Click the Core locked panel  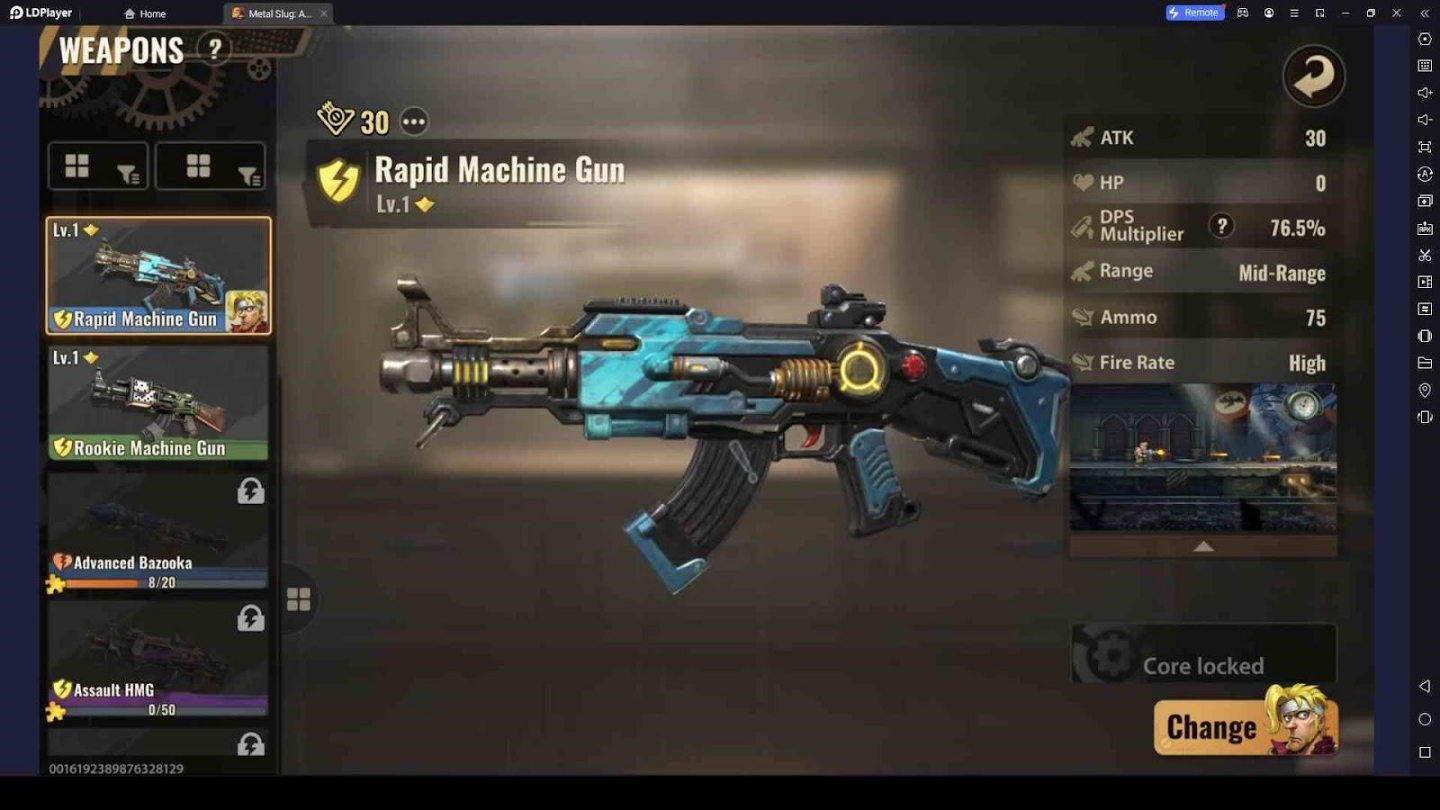tap(1203, 655)
